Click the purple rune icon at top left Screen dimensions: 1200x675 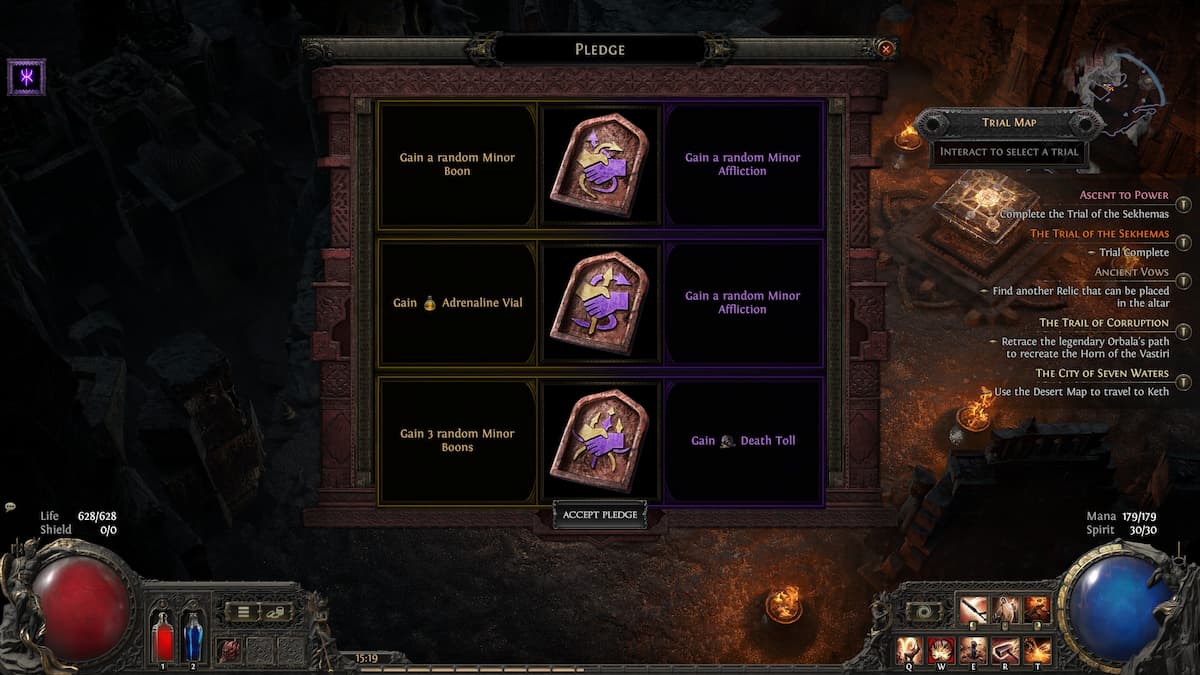tap(26, 77)
